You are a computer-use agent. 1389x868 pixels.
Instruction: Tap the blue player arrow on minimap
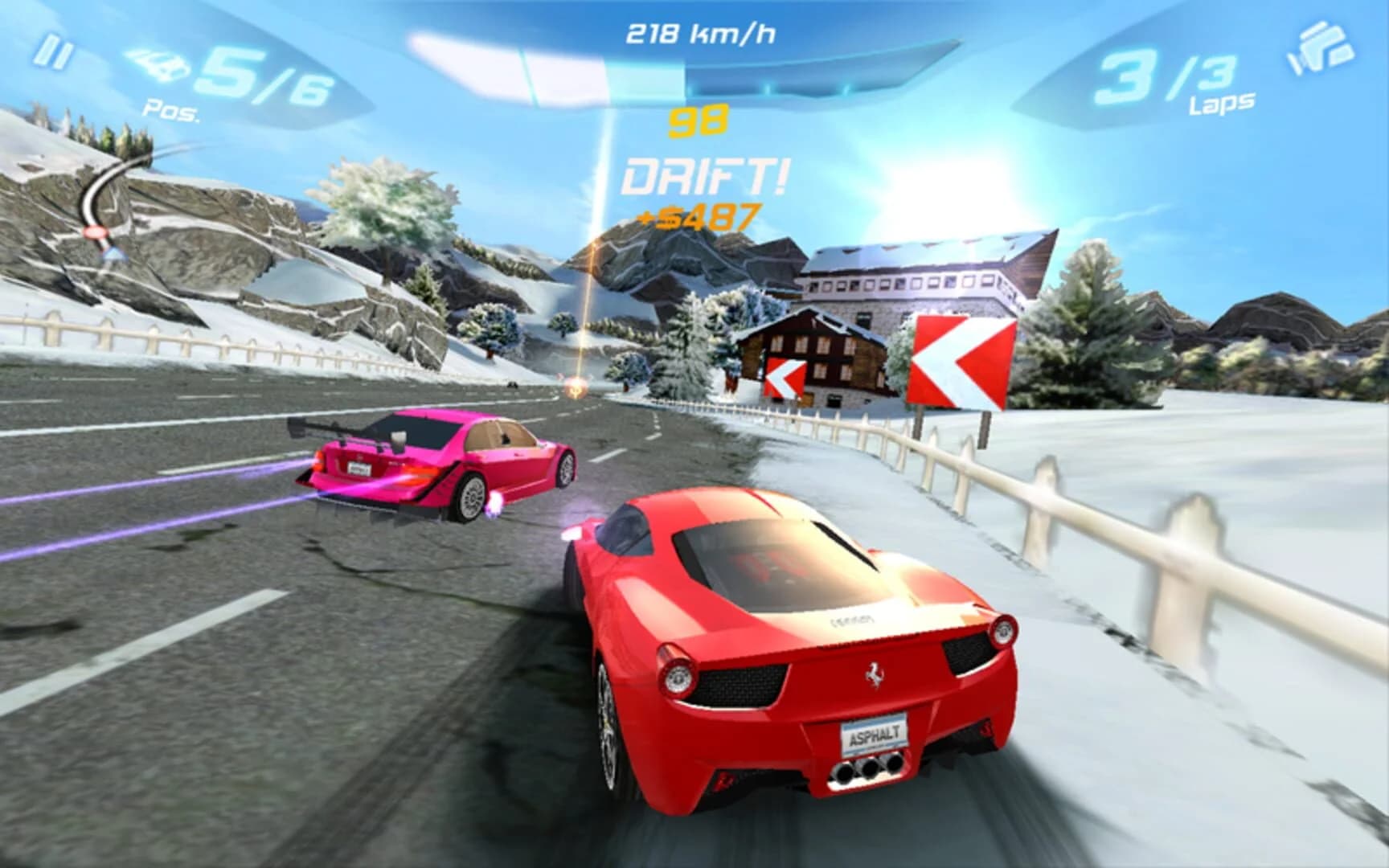pos(114,254)
